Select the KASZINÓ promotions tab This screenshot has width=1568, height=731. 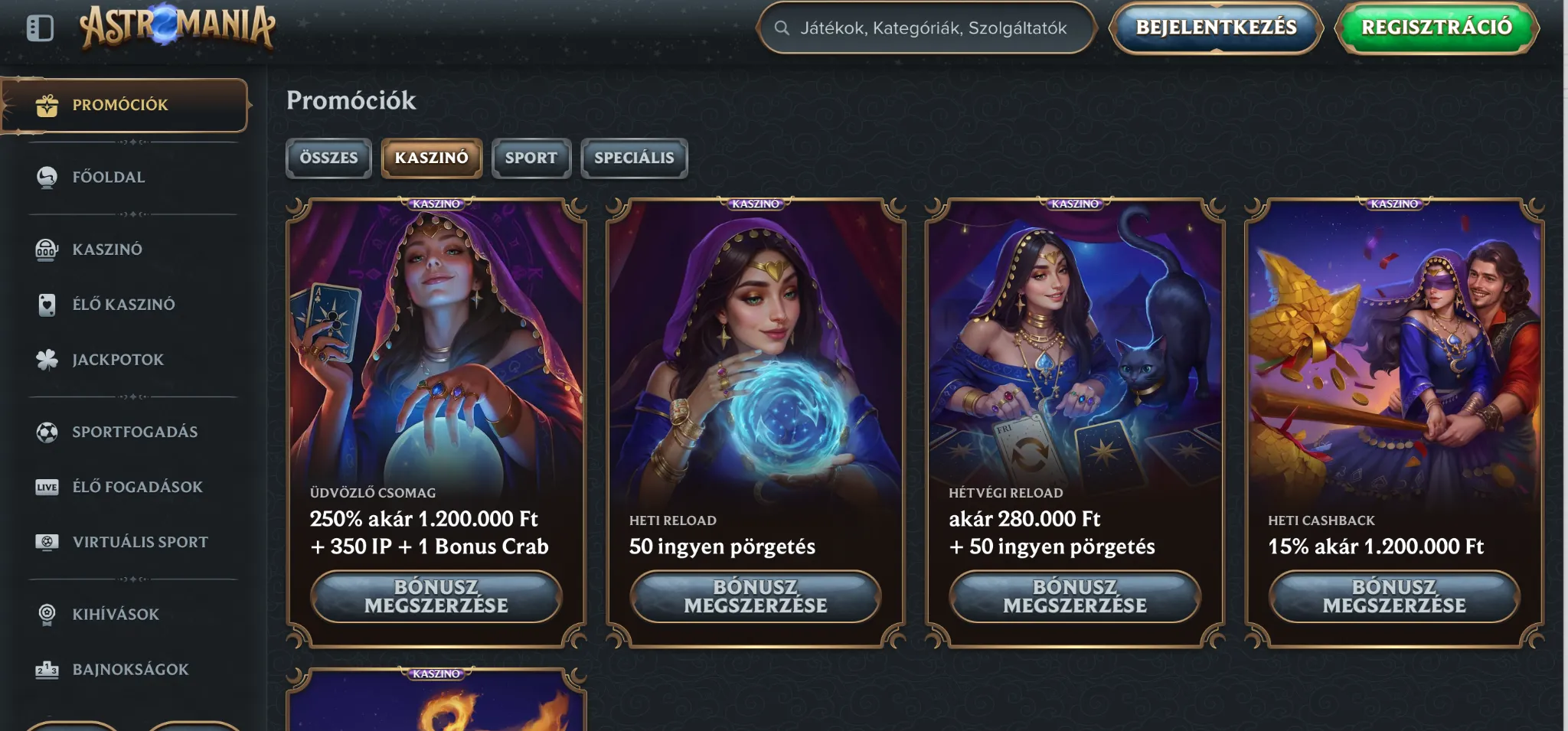coord(432,158)
